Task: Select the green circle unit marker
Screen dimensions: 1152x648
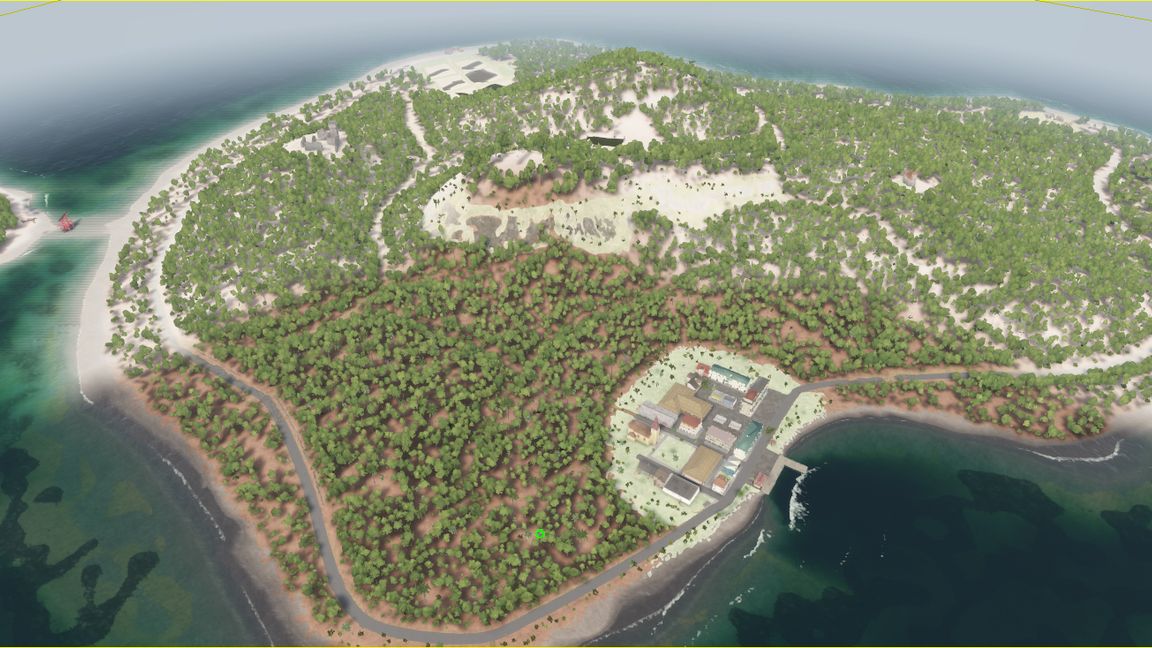Action: click(x=540, y=534)
